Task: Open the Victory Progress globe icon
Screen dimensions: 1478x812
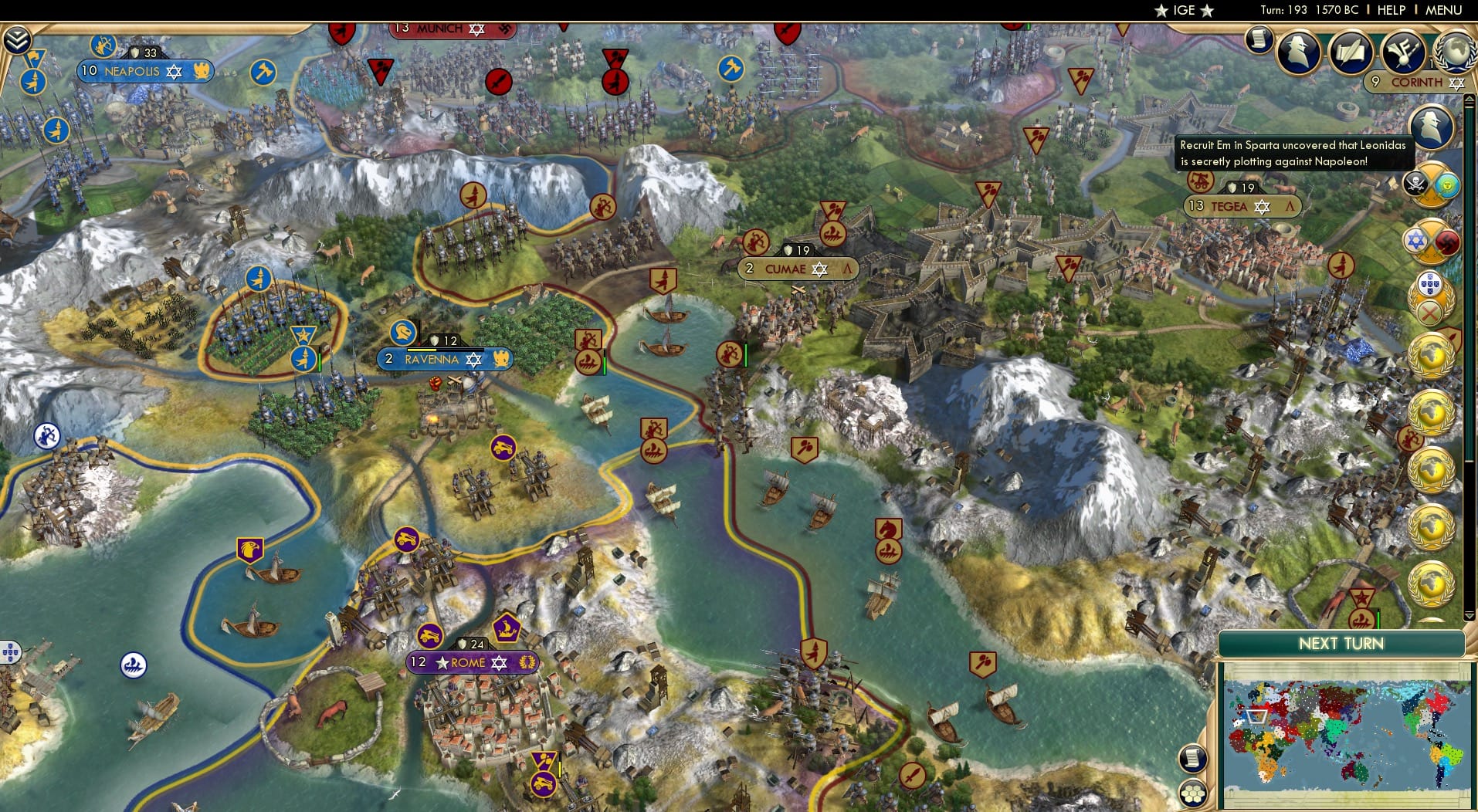Action: coord(1456,50)
